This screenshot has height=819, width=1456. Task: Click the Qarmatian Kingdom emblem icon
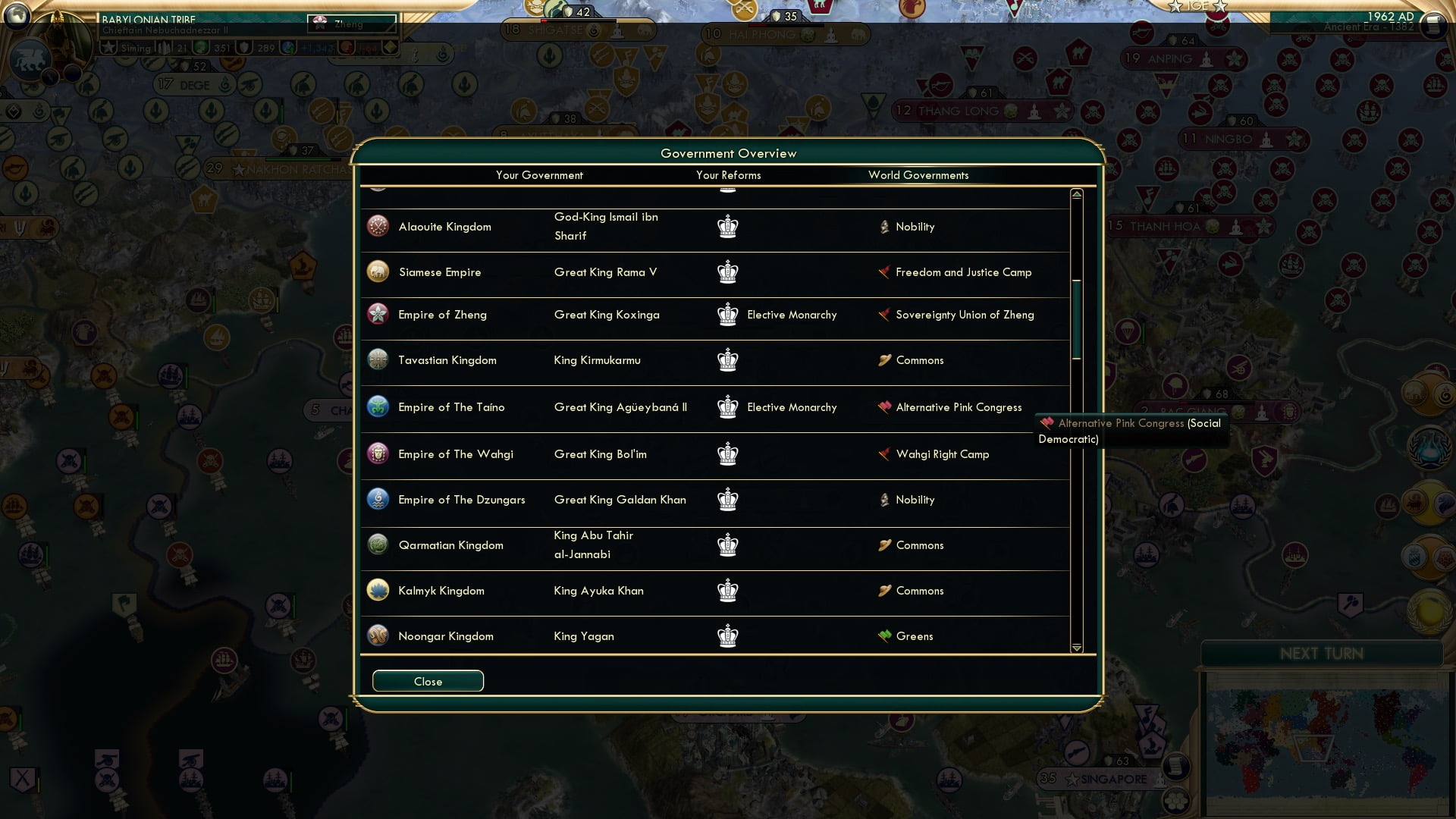(x=377, y=544)
